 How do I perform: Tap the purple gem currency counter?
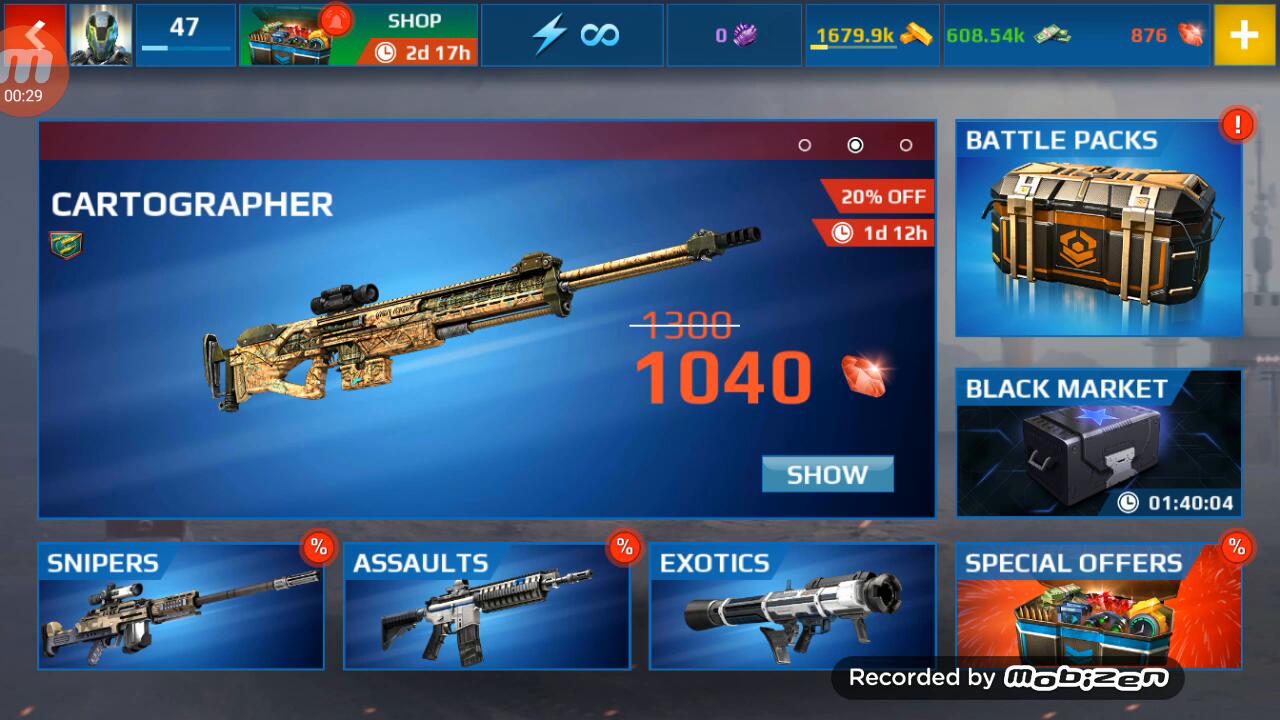point(734,35)
